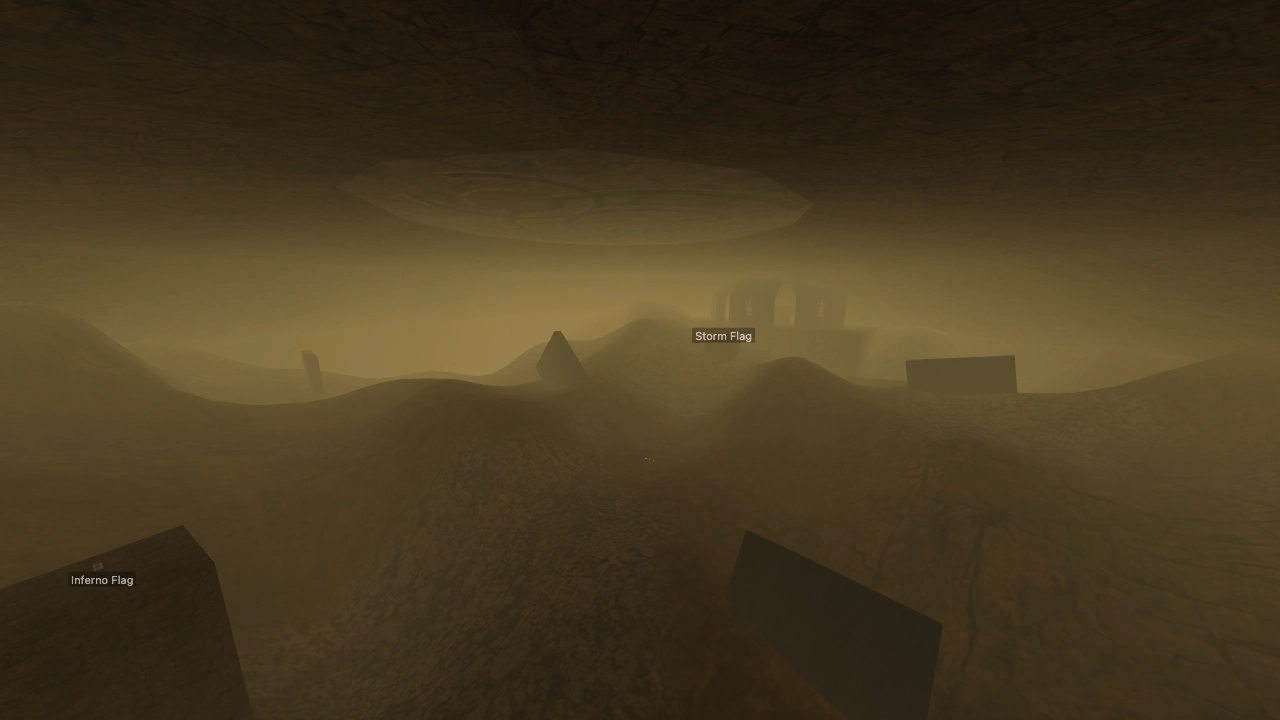
Task: Click the Inferno Flag nameplate label
Action: pos(101,580)
